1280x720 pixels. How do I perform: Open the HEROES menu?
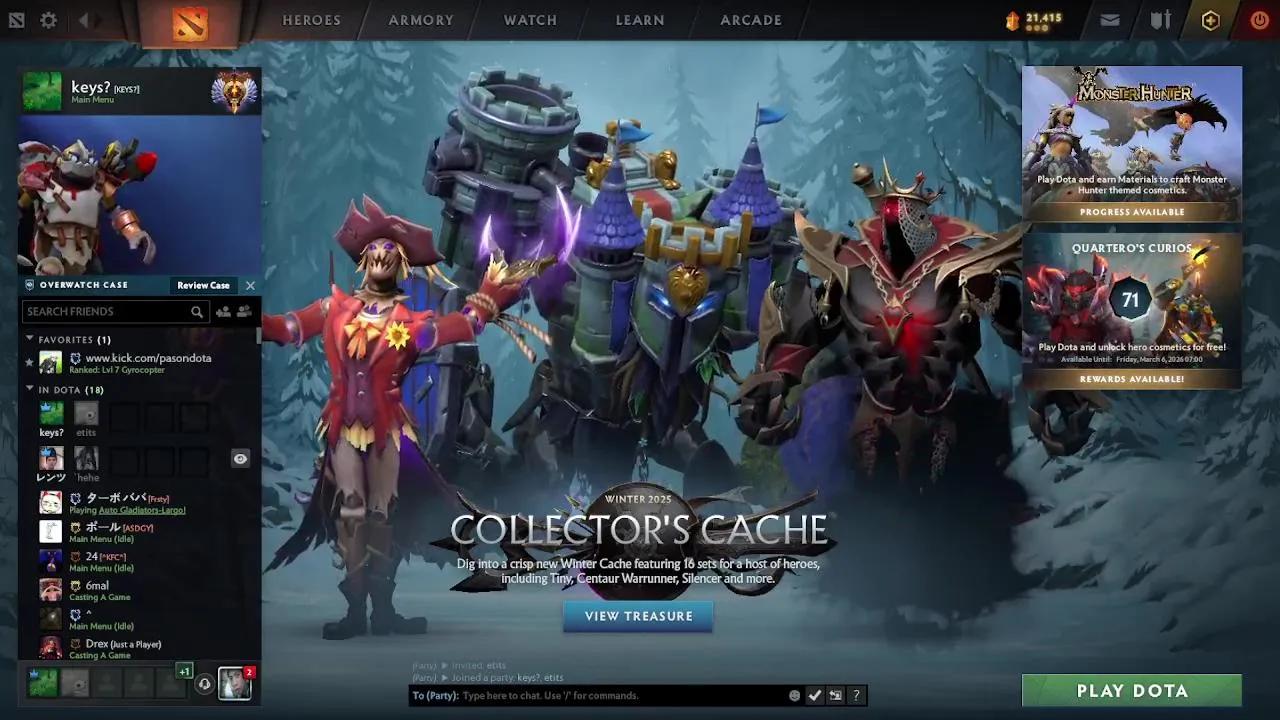coord(311,20)
